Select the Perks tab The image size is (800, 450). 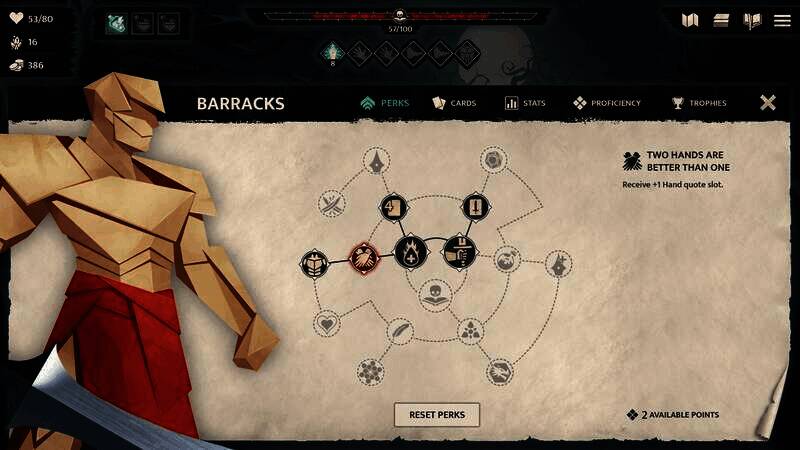tap(385, 103)
